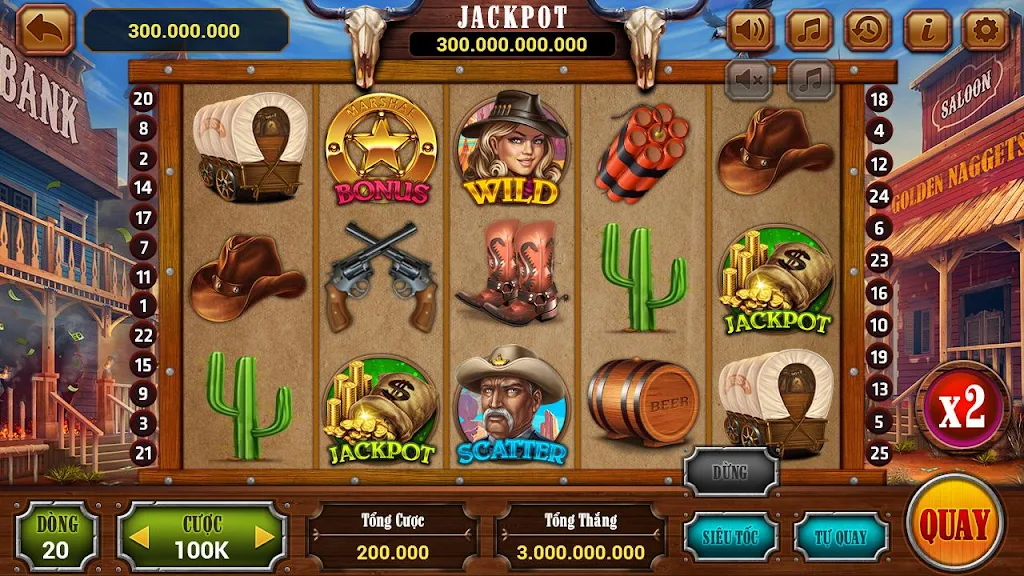Image resolution: width=1024 pixels, height=576 pixels.
Task: Show the game info page
Action: [927, 30]
